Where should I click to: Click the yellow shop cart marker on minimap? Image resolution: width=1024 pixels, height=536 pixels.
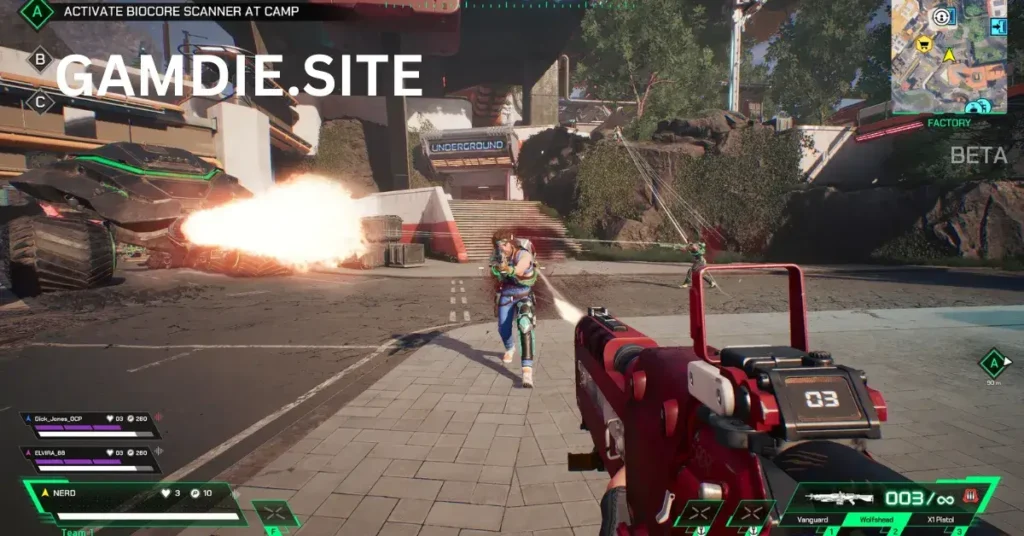tap(925, 44)
